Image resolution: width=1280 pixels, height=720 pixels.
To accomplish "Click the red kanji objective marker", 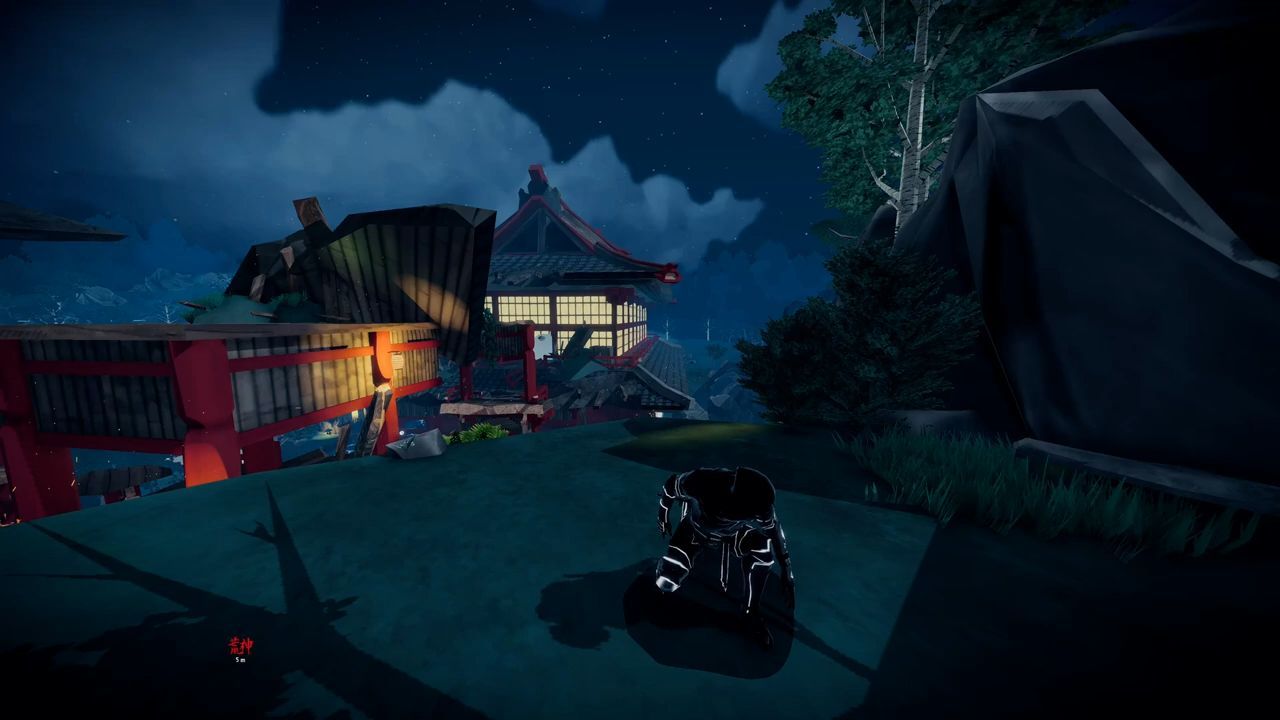I will point(240,646).
